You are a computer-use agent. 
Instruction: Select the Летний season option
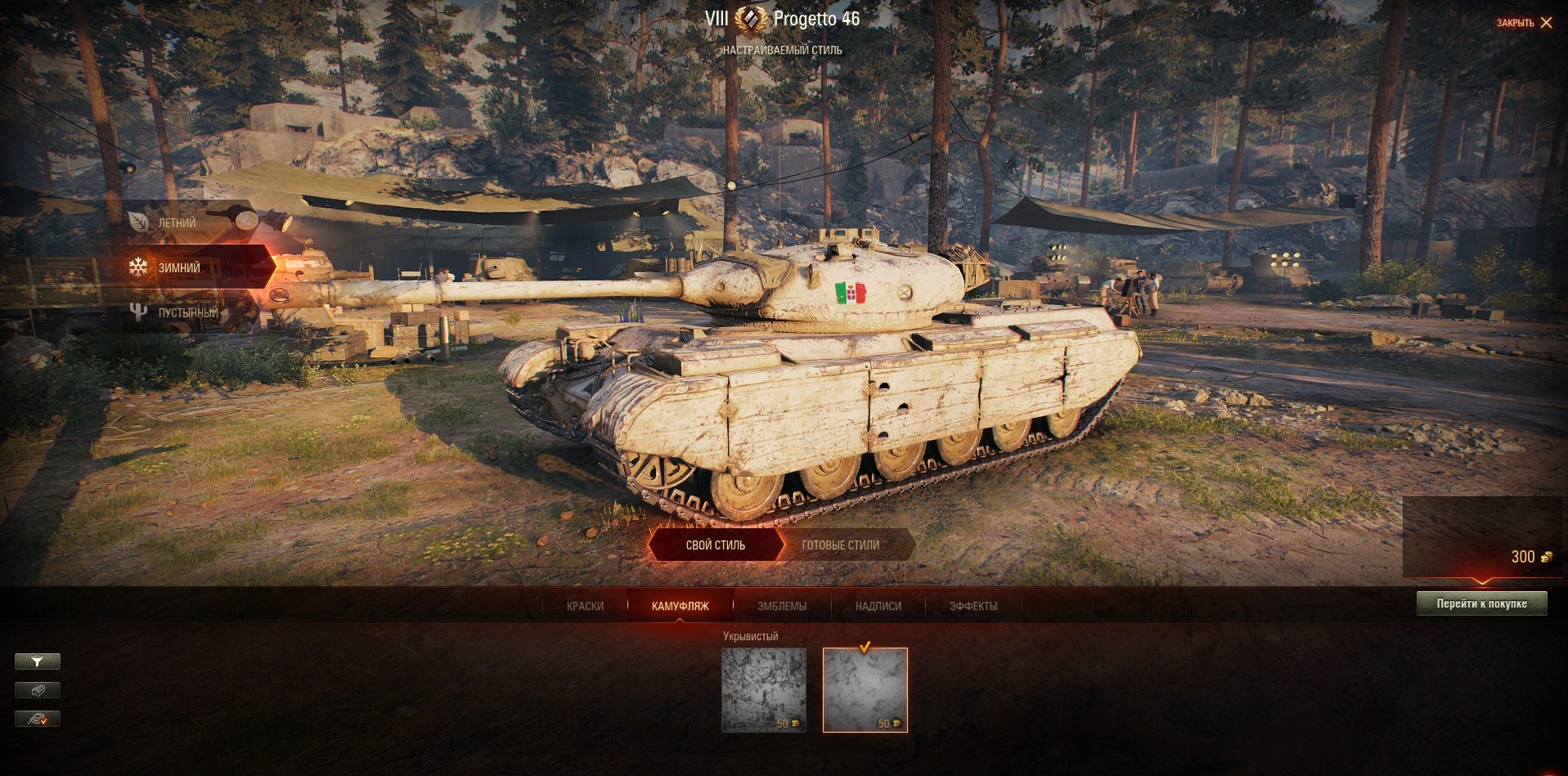pos(177,222)
